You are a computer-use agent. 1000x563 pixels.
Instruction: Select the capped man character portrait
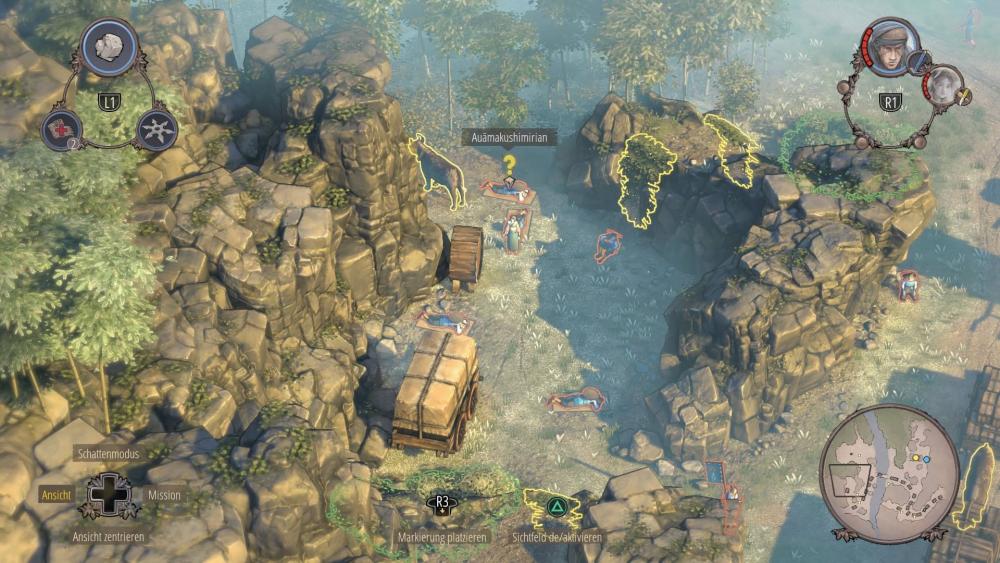coord(887,45)
